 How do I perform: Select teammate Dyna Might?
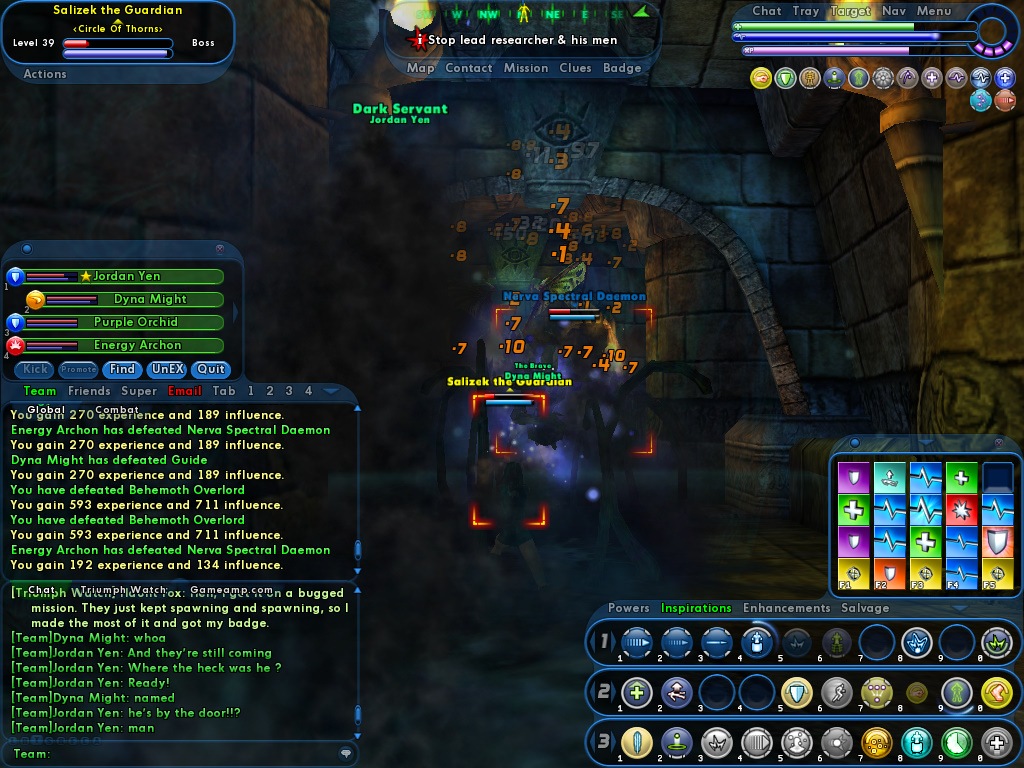point(150,299)
